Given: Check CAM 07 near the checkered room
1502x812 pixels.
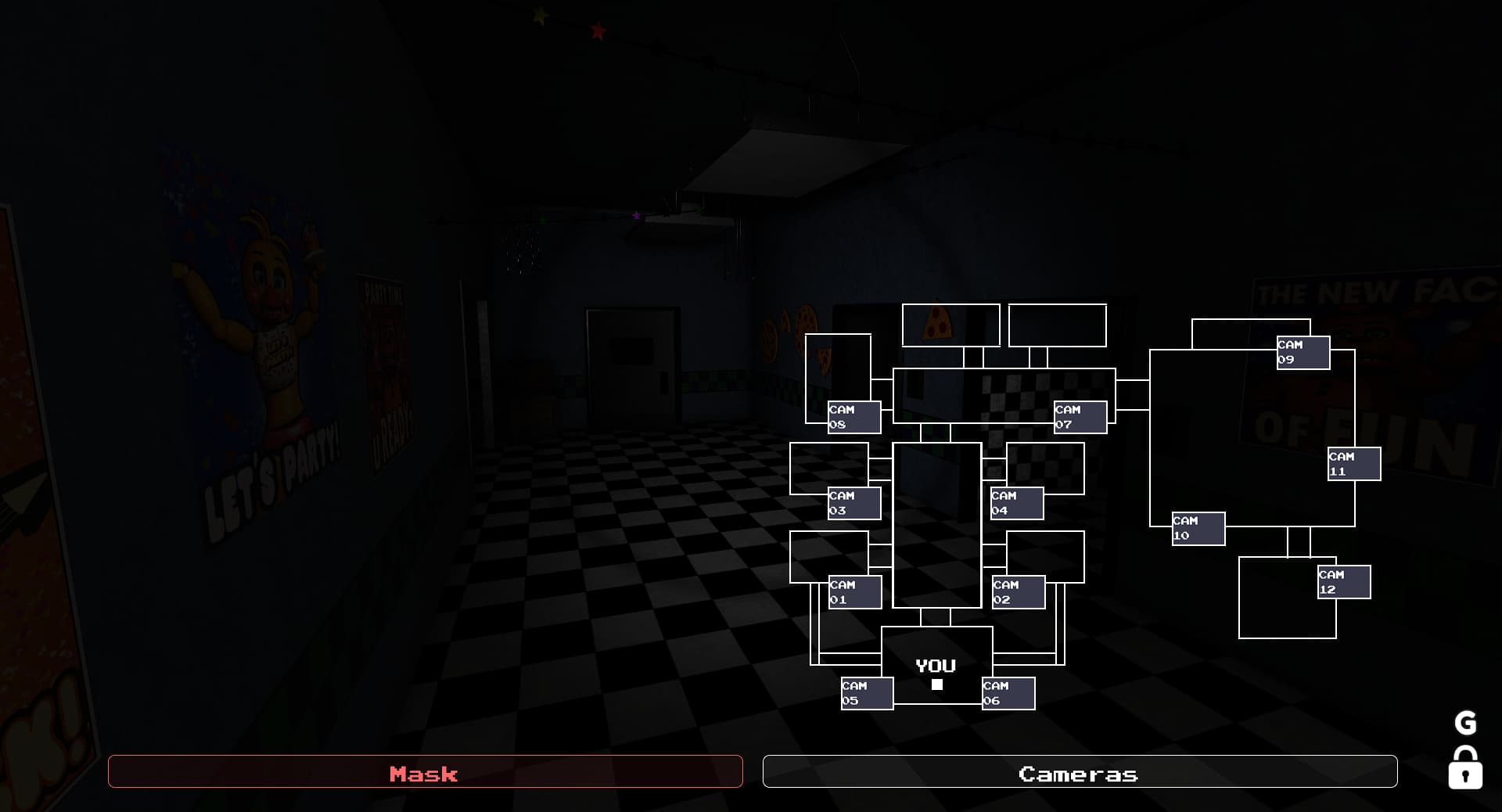Looking at the screenshot, I should pyautogui.click(x=1080, y=415).
